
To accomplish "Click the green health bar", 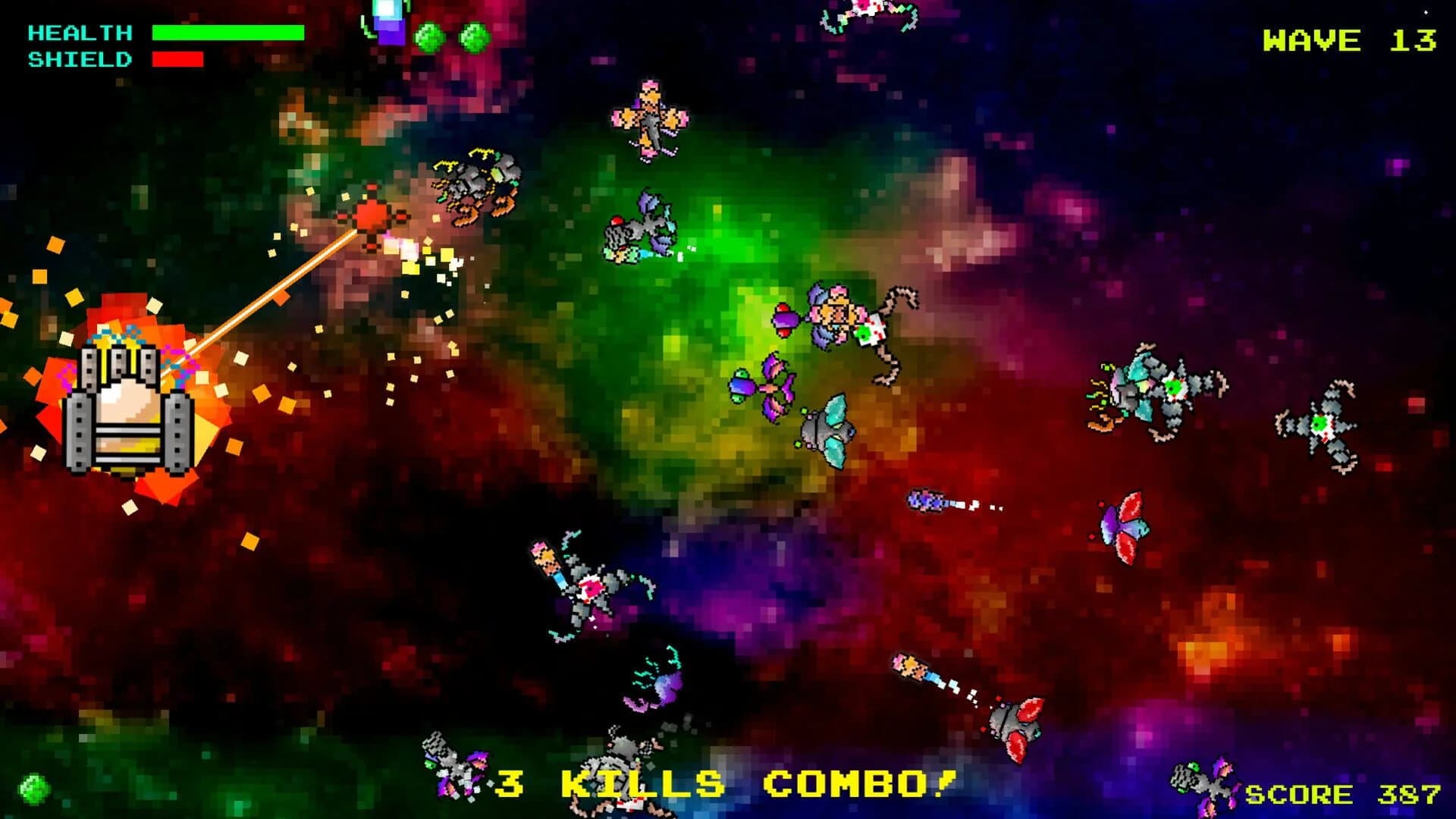I will pyautogui.click(x=227, y=32).
